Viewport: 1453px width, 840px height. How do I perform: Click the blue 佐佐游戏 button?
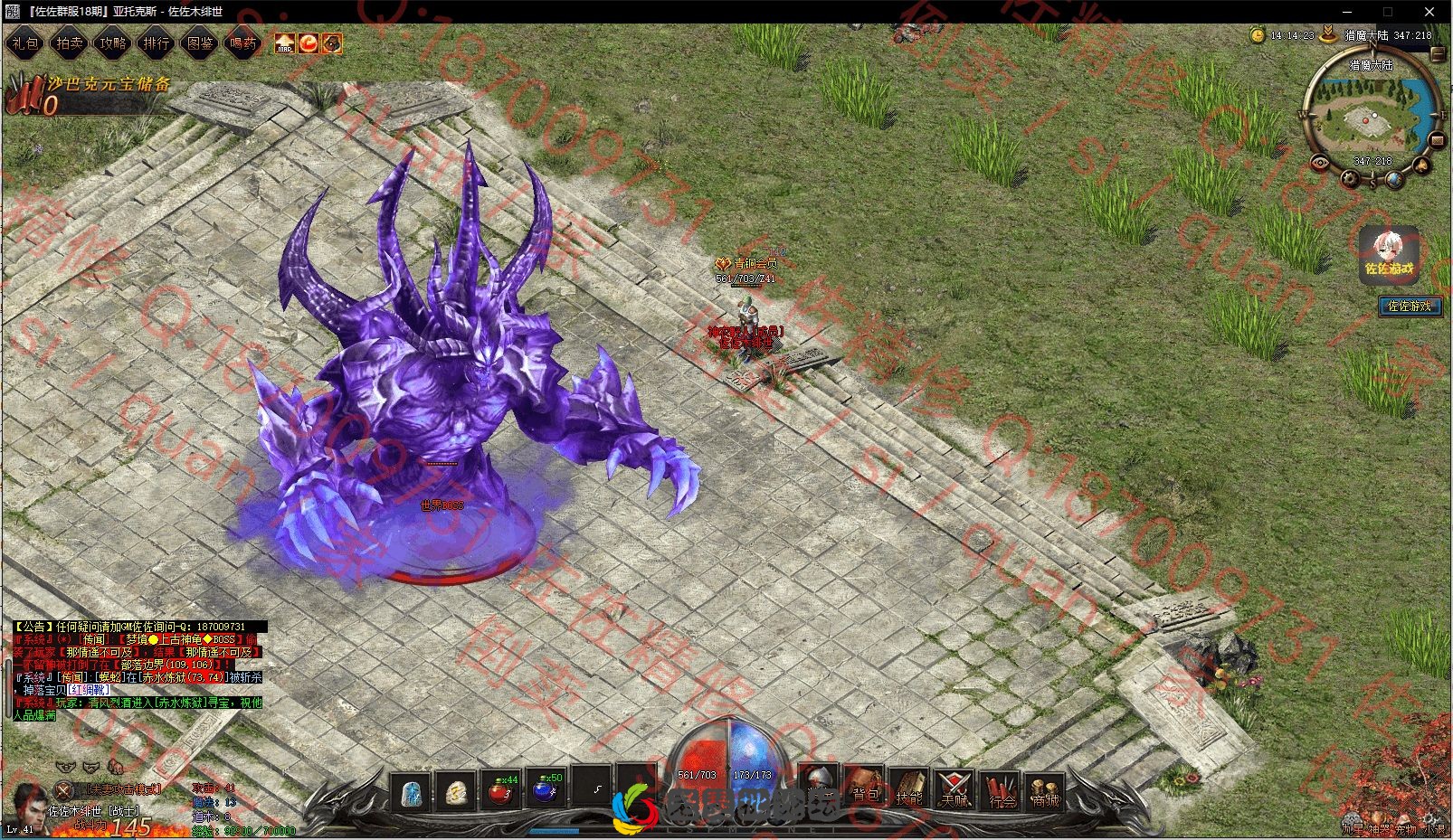pyautogui.click(x=1409, y=307)
